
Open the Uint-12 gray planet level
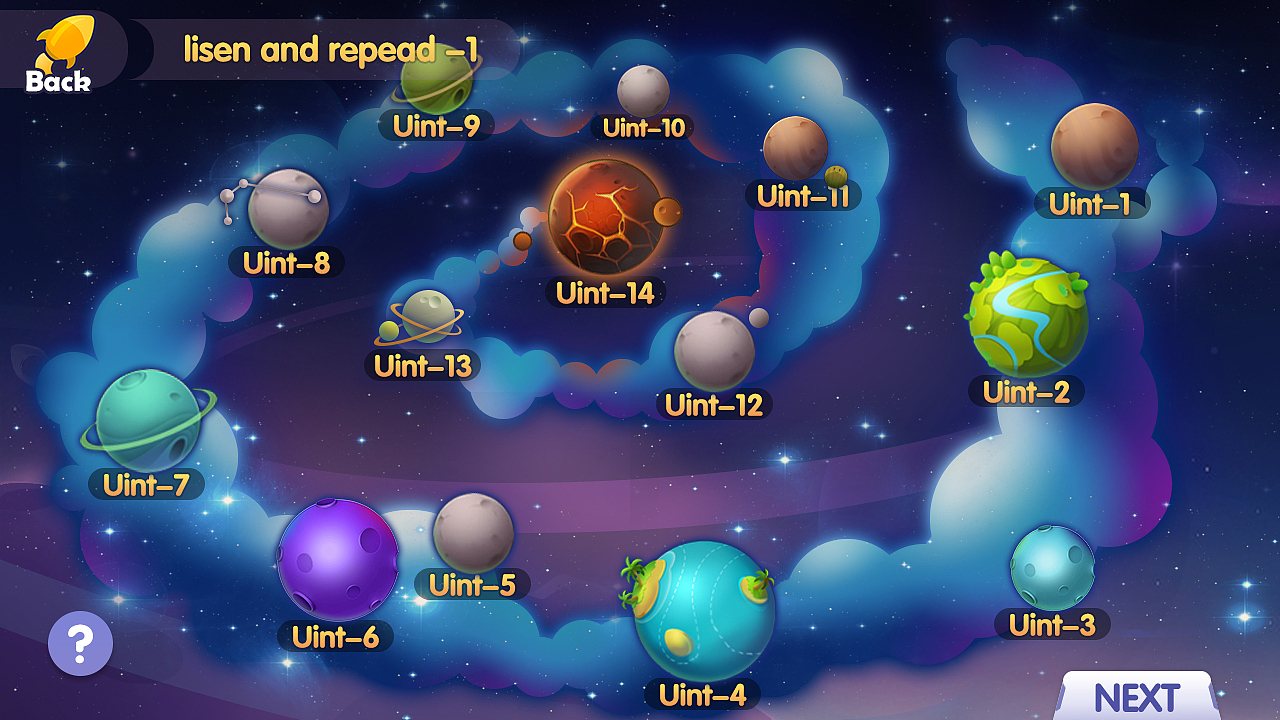point(712,348)
